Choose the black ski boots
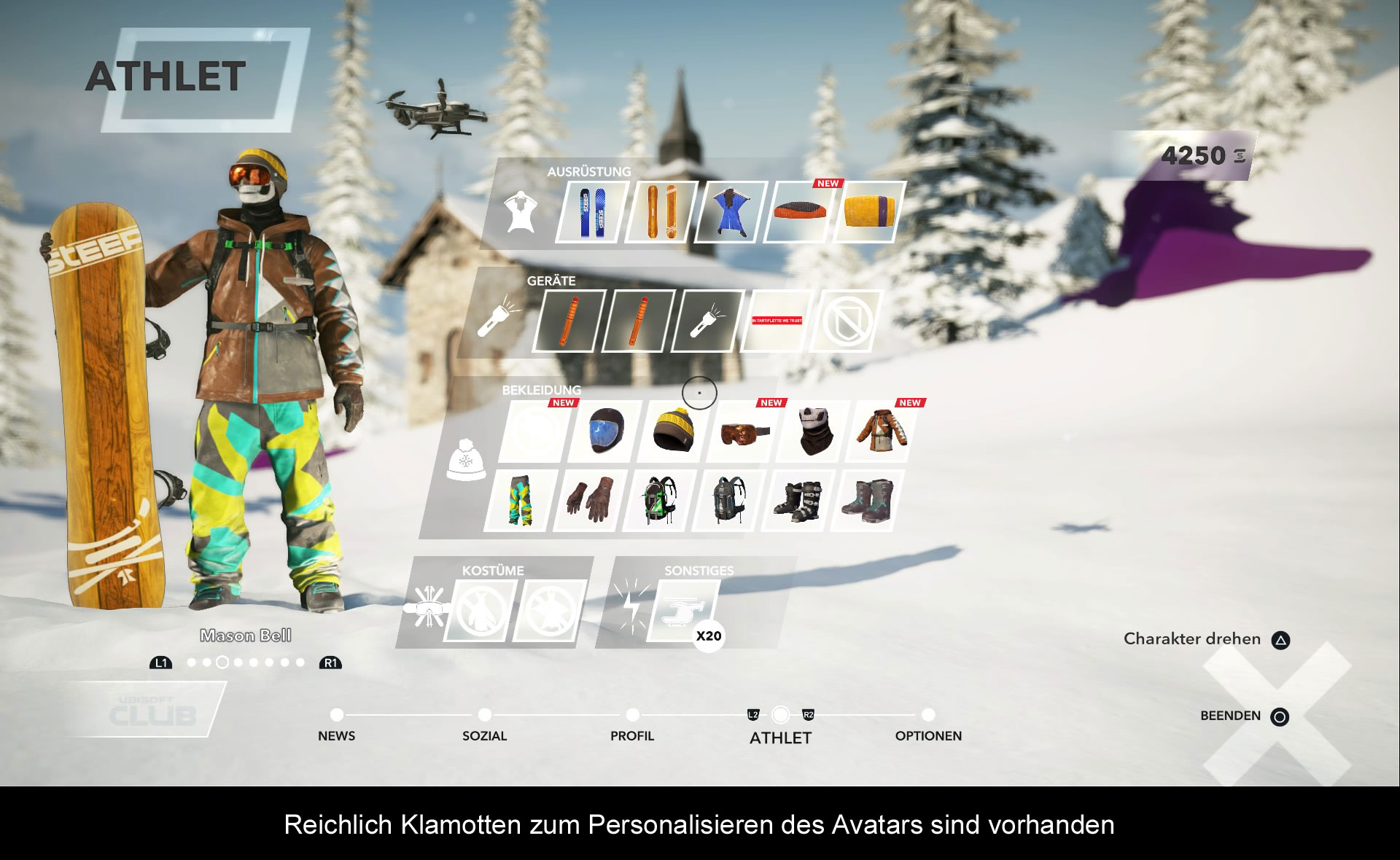Screen dimensions: 1400x860 pos(797,501)
